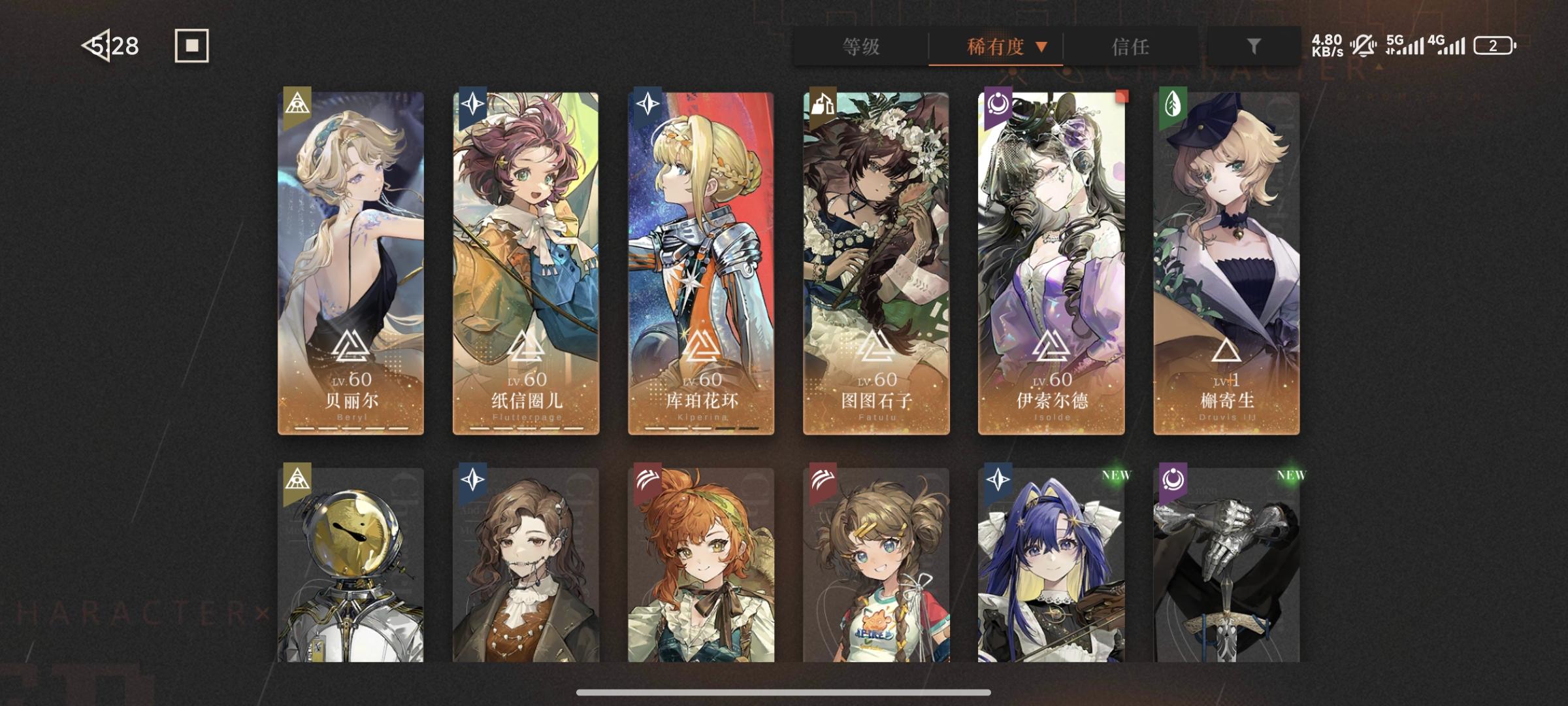Switch to the 等级 sorting tab
This screenshot has width=1568, height=706.
[x=860, y=47]
